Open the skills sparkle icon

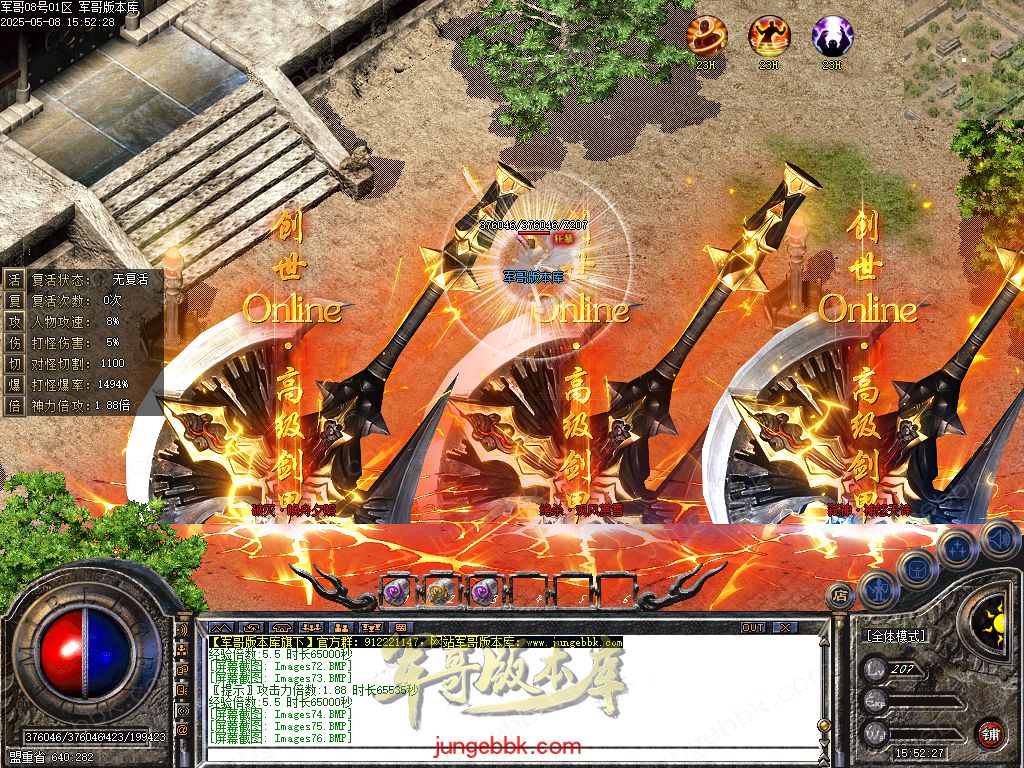coord(957,548)
